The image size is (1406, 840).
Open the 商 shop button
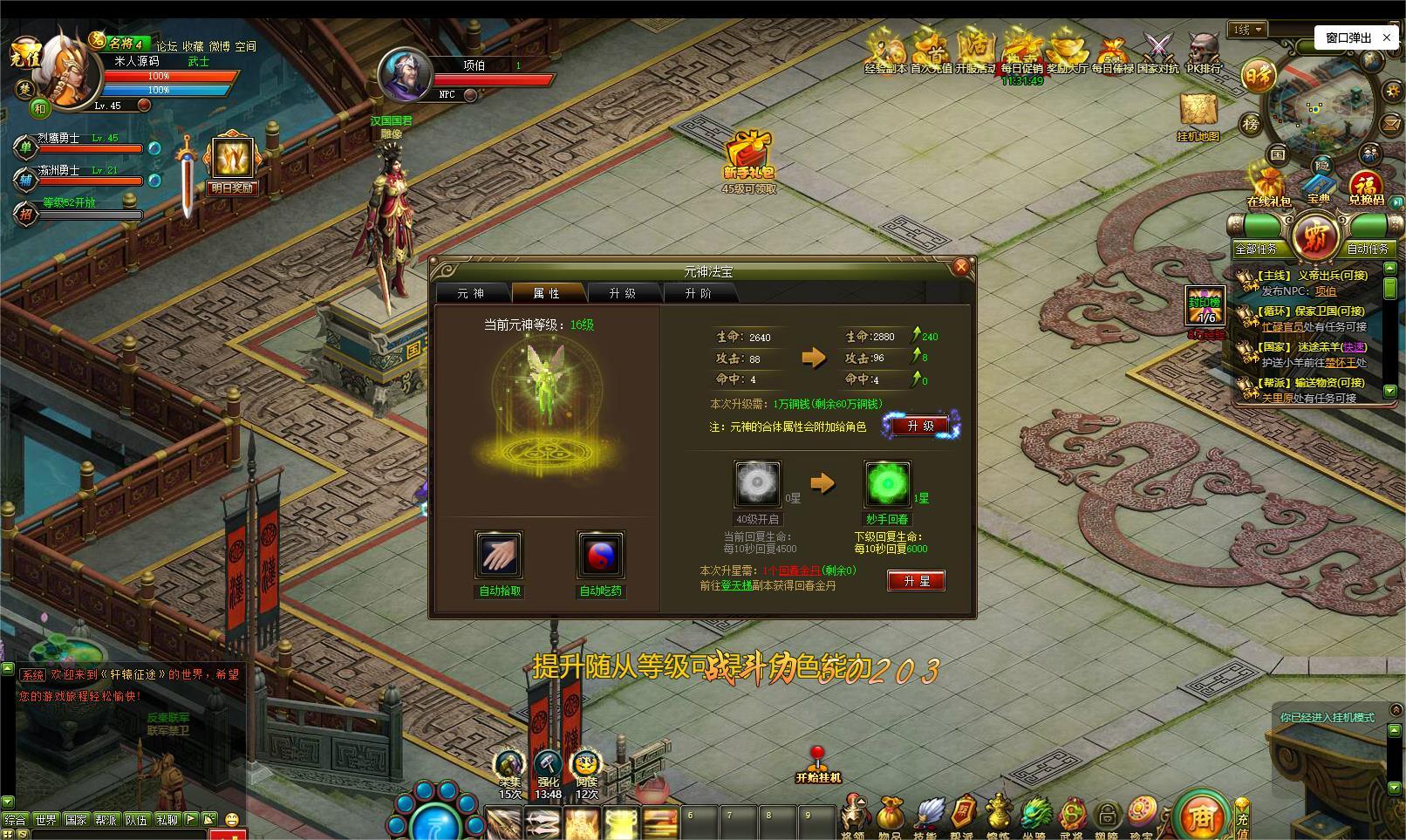[1201, 816]
